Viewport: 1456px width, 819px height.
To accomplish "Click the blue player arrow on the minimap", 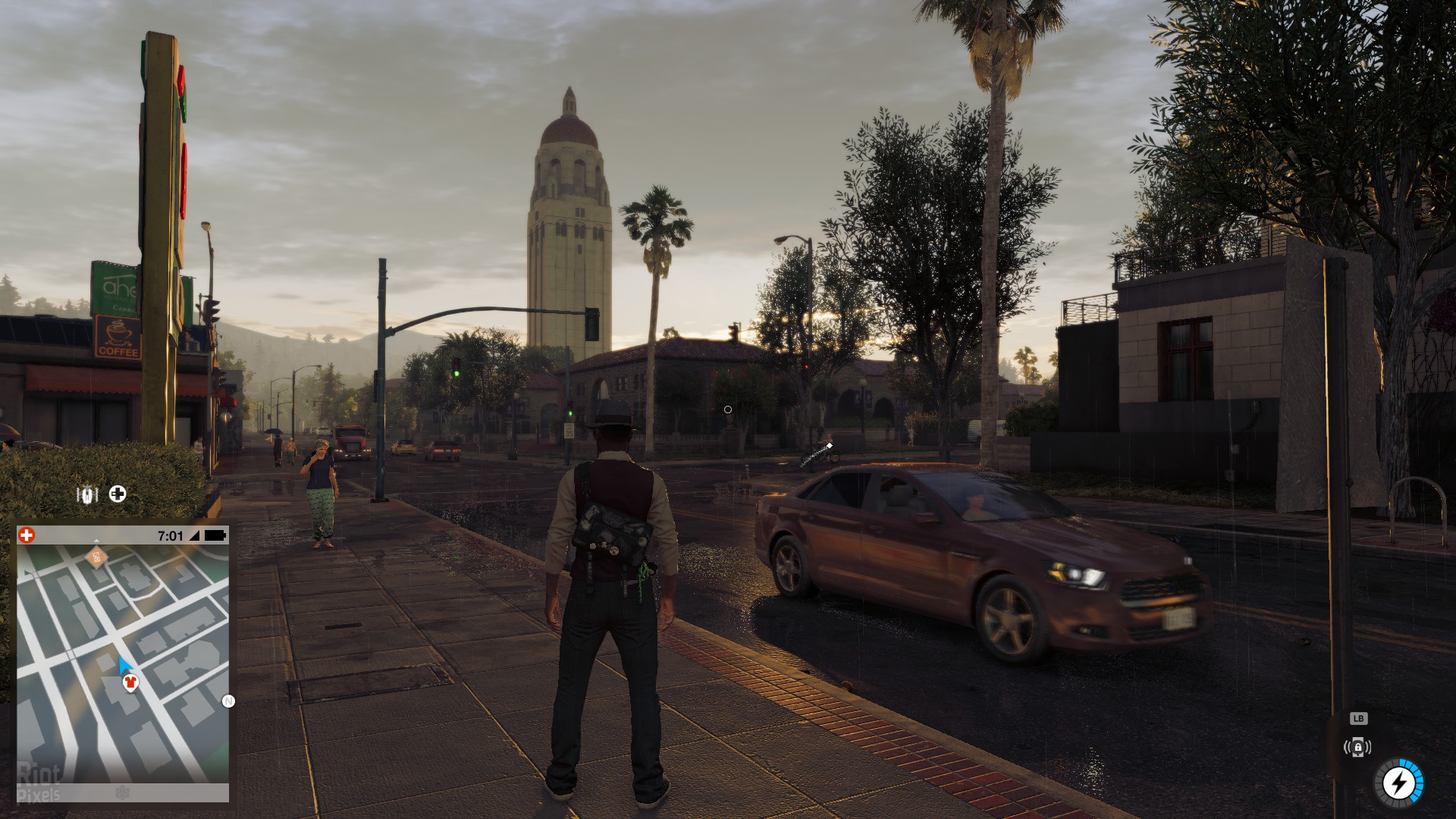I will click(x=124, y=666).
